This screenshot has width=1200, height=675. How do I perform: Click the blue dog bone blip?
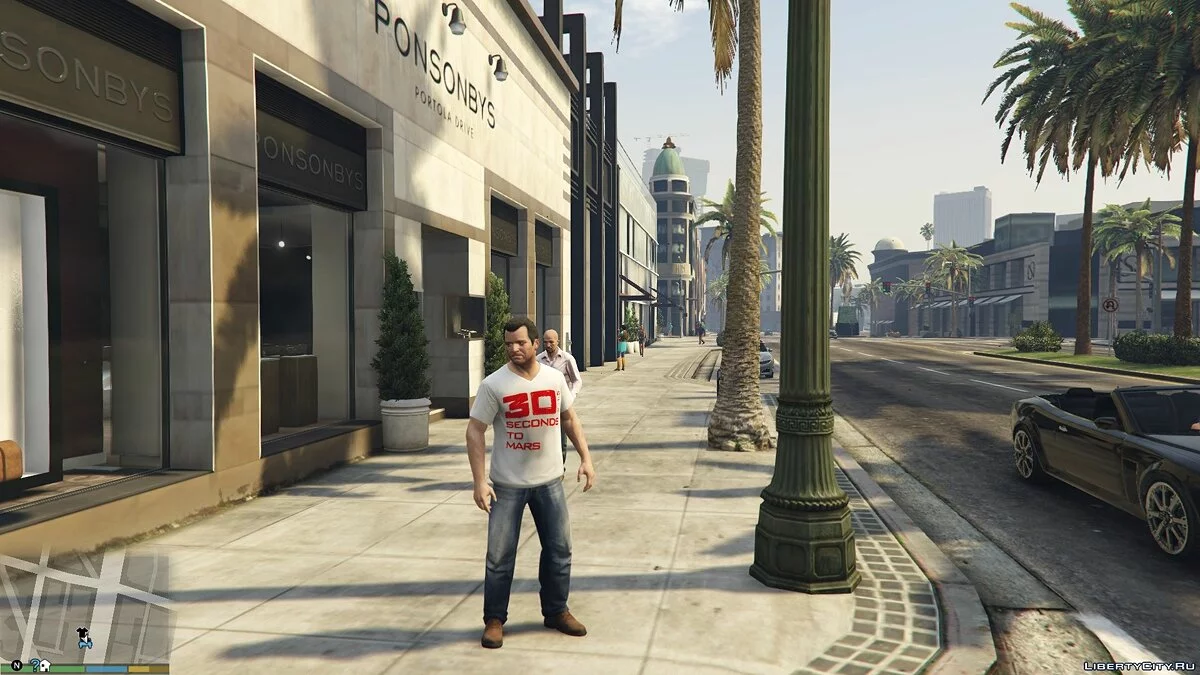tap(84, 643)
